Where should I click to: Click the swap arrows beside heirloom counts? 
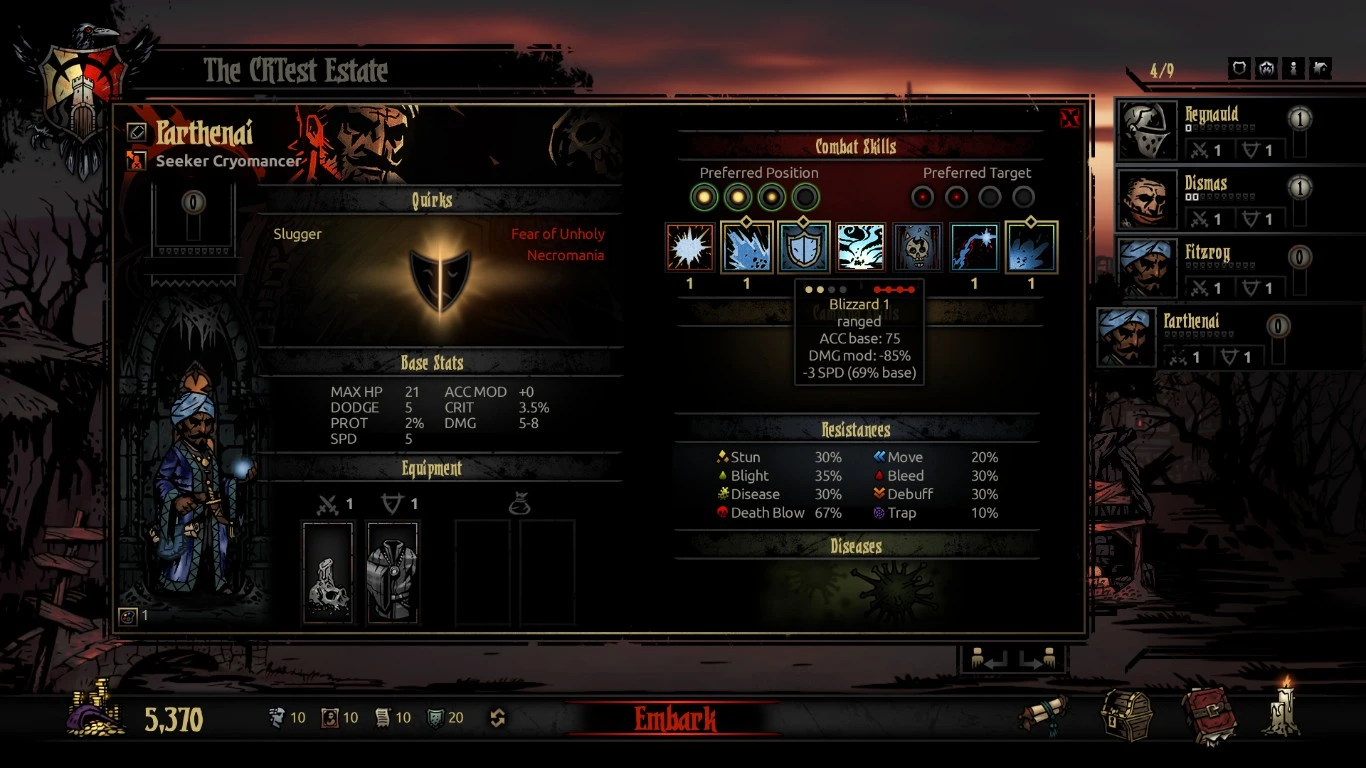click(498, 718)
